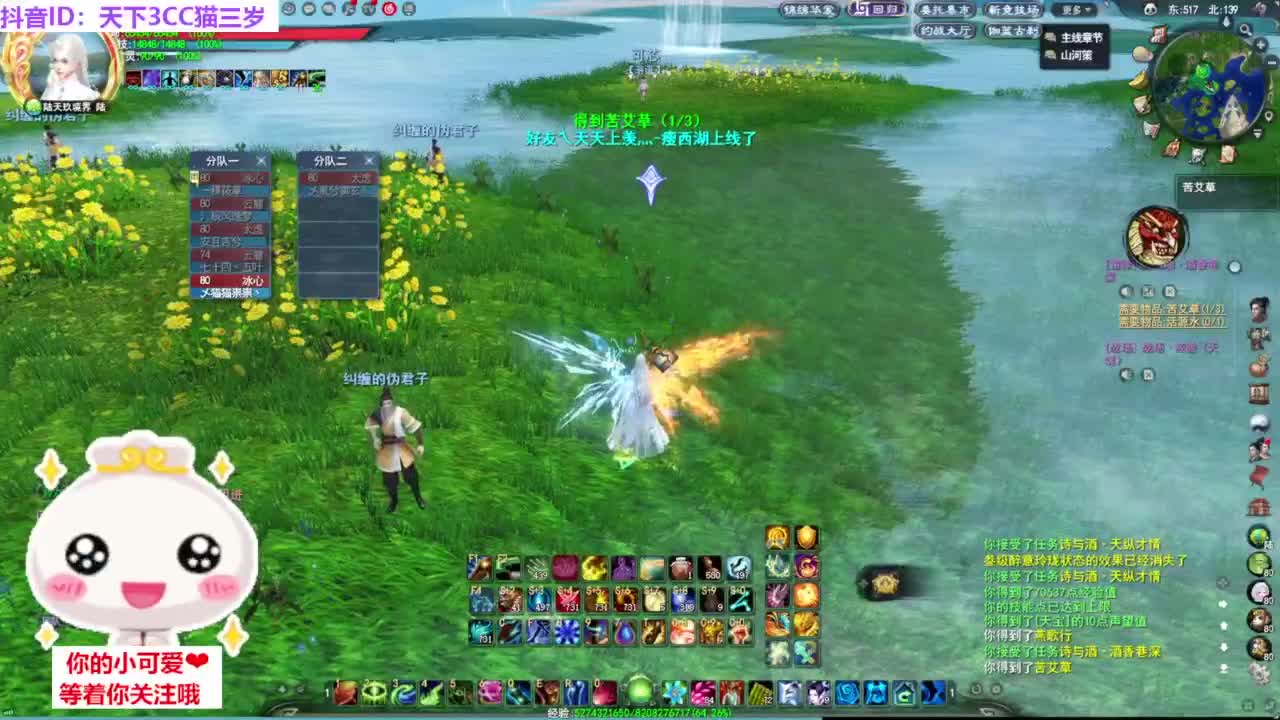This screenshot has height=720, width=1280.
Task: Open the magnifier search icon on the minimap
Action: coord(1245,29)
